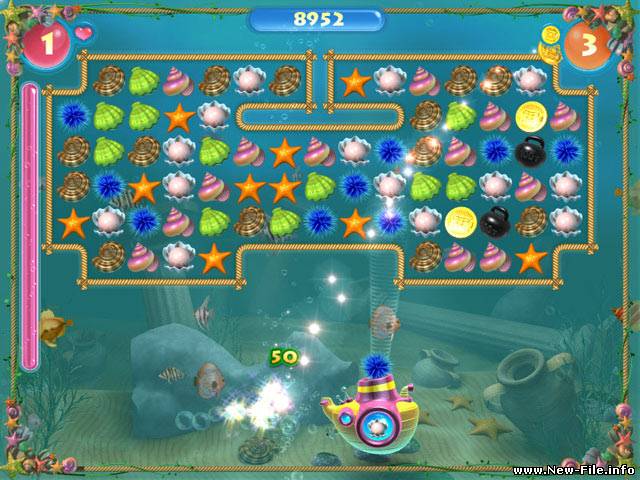Image resolution: width=640 pixels, height=480 pixels.
Task: Choose the gold coin beside the black bomb
Action: [460, 221]
